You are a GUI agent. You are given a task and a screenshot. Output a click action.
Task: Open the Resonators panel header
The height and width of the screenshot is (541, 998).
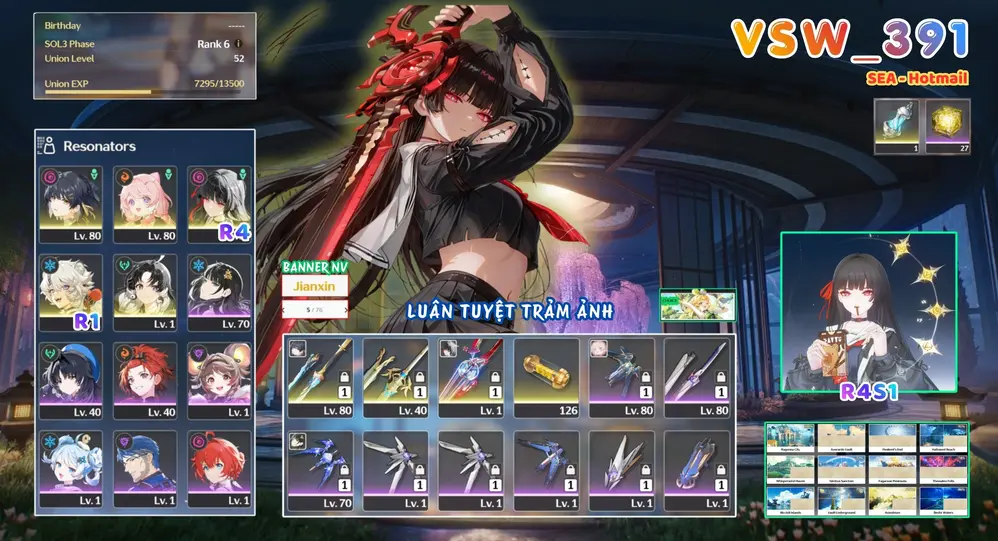click(x=100, y=146)
